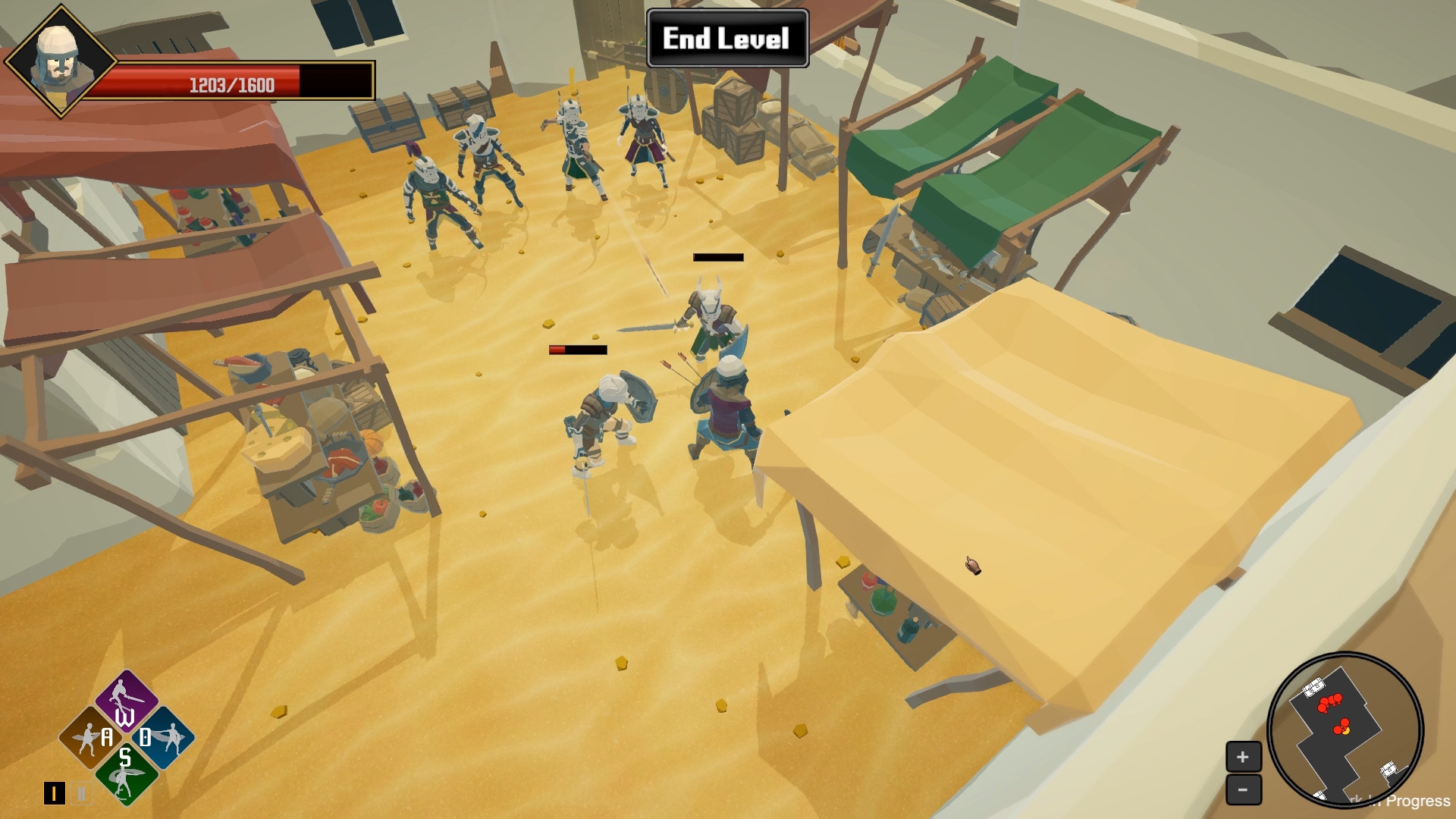The height and width of the screenshot is (819, 1456).
Task: Click a chest icon on the minimap
Action: click(x=1313, y=686)
